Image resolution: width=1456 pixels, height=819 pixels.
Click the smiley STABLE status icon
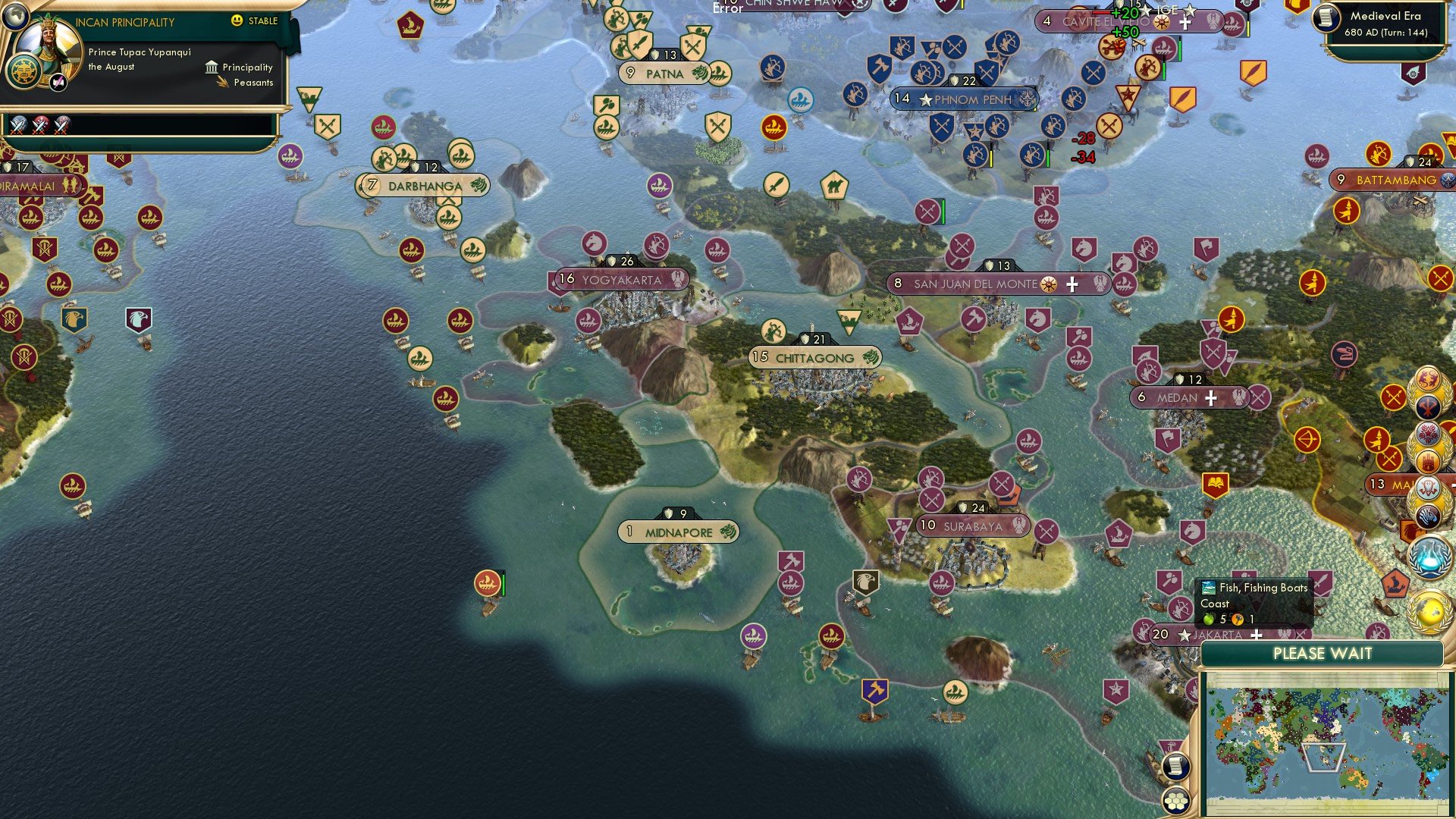238,21
